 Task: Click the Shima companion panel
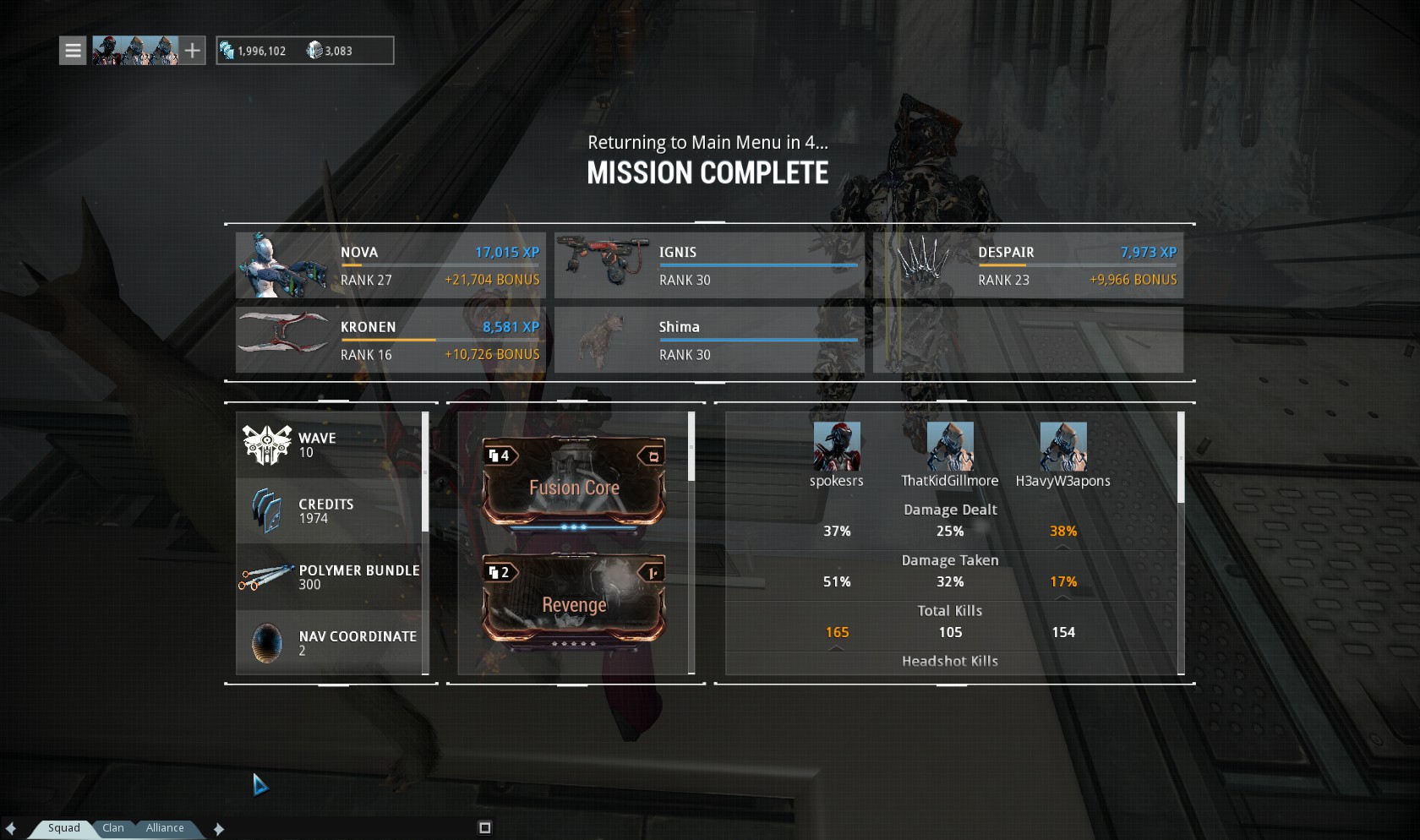(709, 340)
